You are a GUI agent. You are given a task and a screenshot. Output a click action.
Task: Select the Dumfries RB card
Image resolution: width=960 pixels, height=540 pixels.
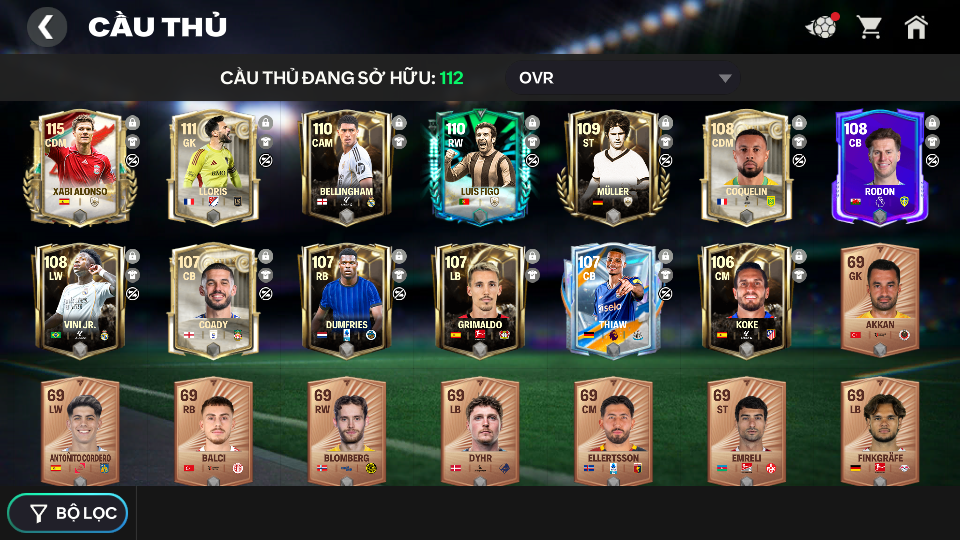pyautogui.click(x=346, y=300)
